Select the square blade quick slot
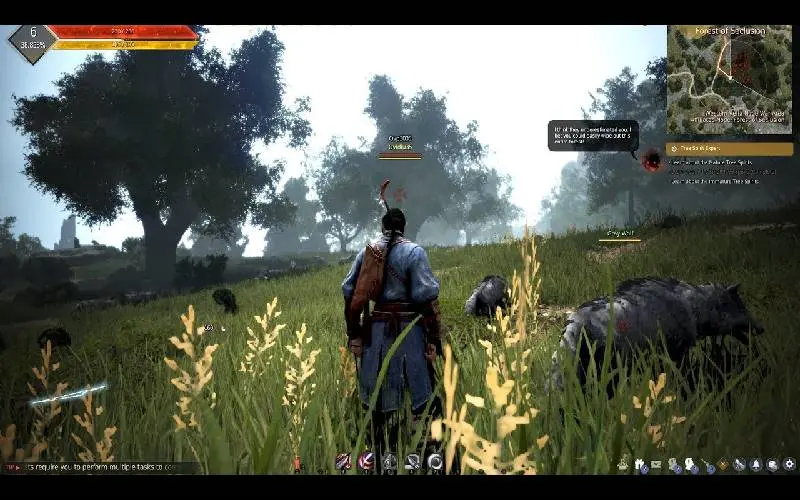This screenshot has width=800, height=500. pos(412,462)
